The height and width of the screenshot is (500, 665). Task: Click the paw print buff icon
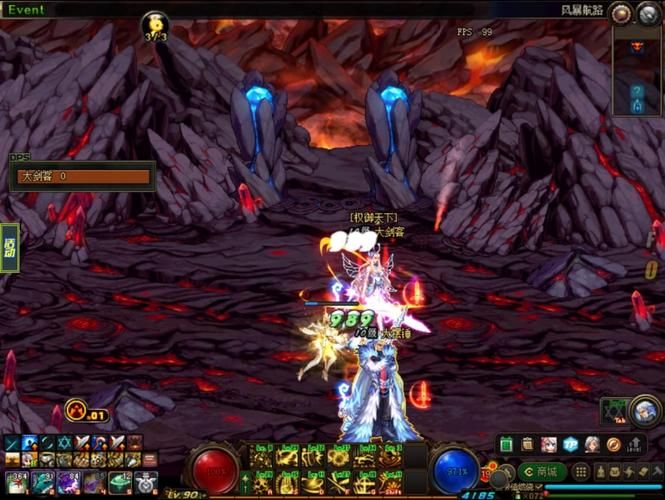(76, 410)
